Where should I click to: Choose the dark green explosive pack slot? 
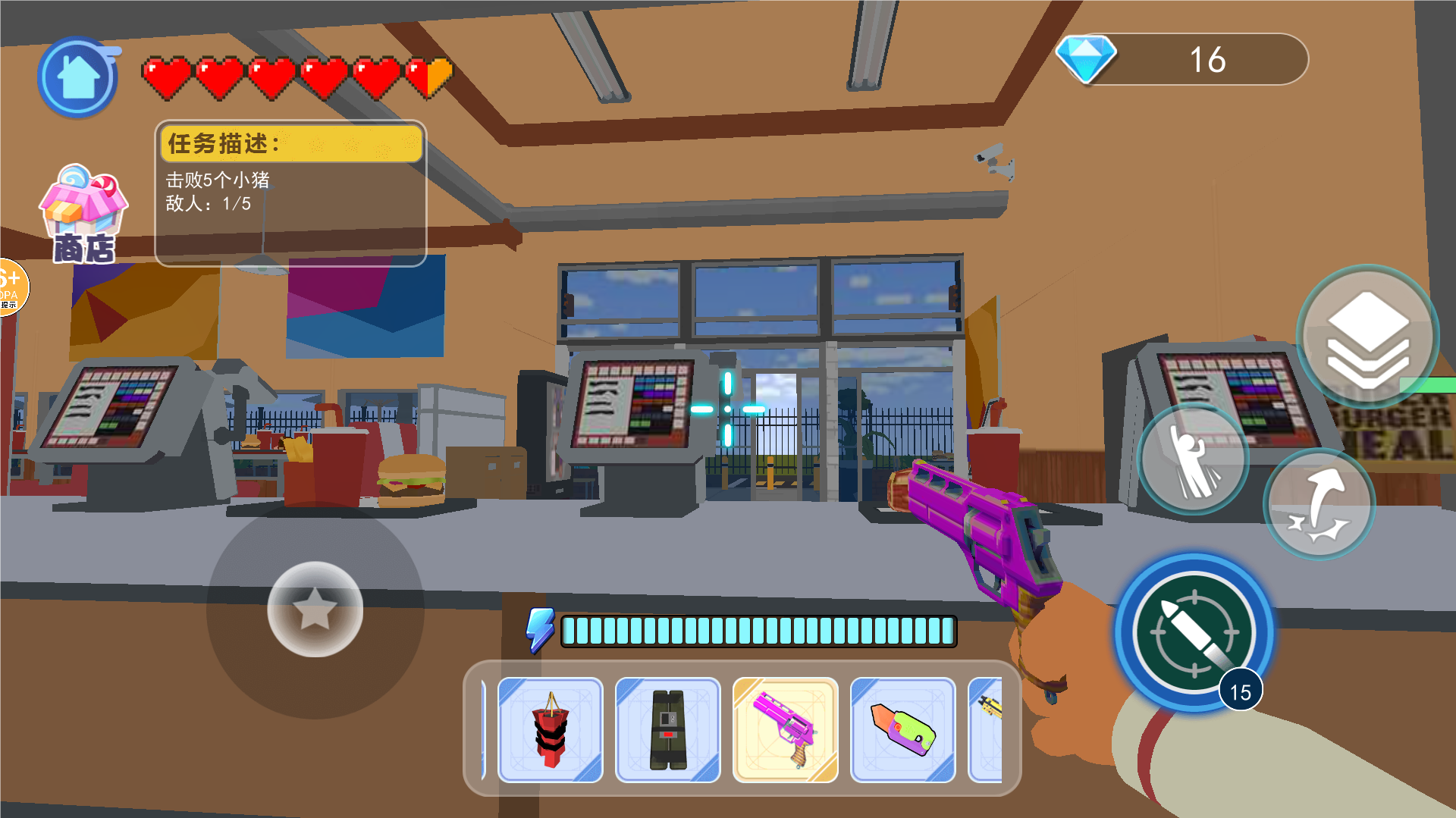pyautogui.click(x=668, y=729)
